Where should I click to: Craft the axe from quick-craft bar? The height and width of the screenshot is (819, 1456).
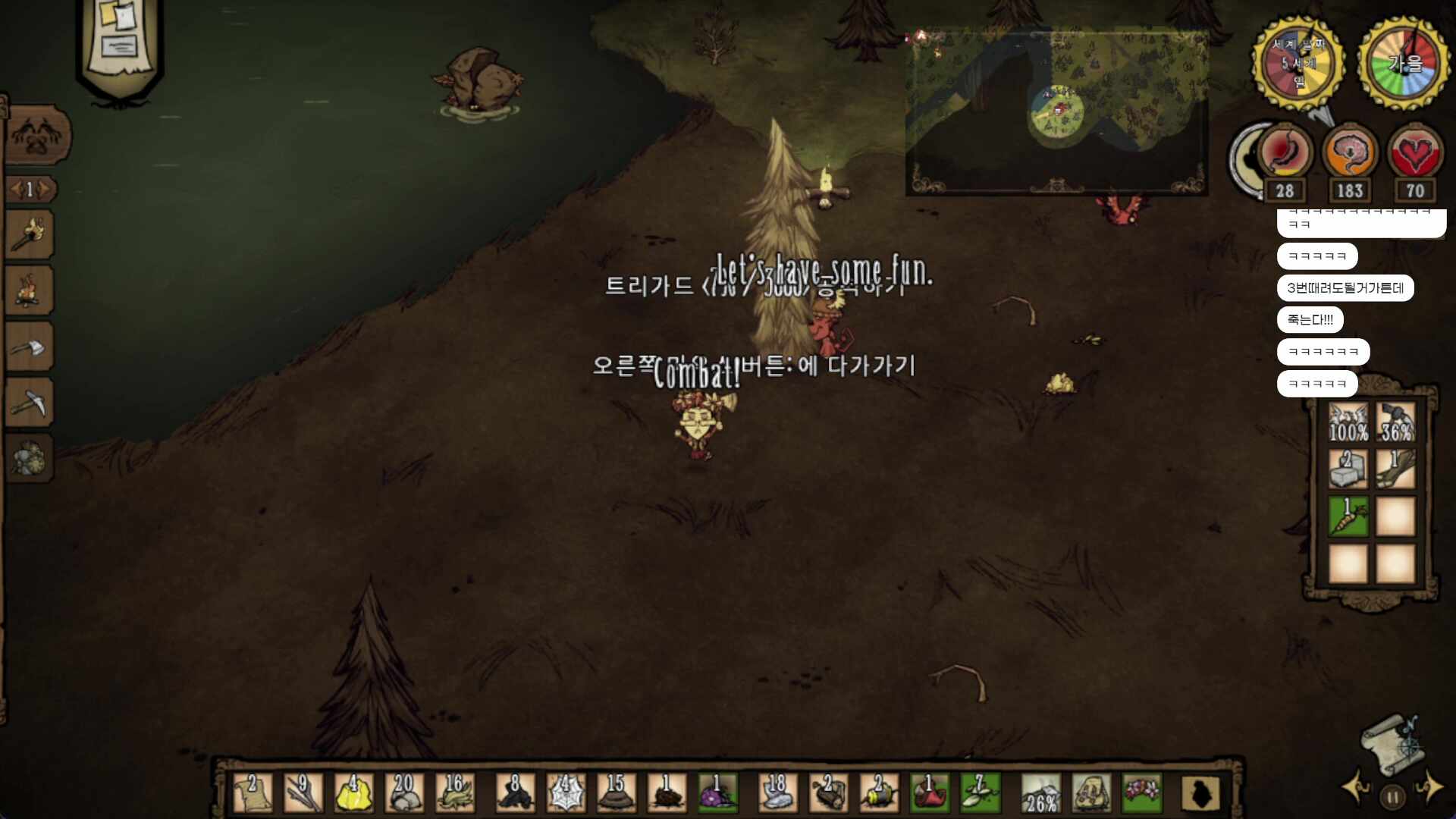(x=30, y=347)
